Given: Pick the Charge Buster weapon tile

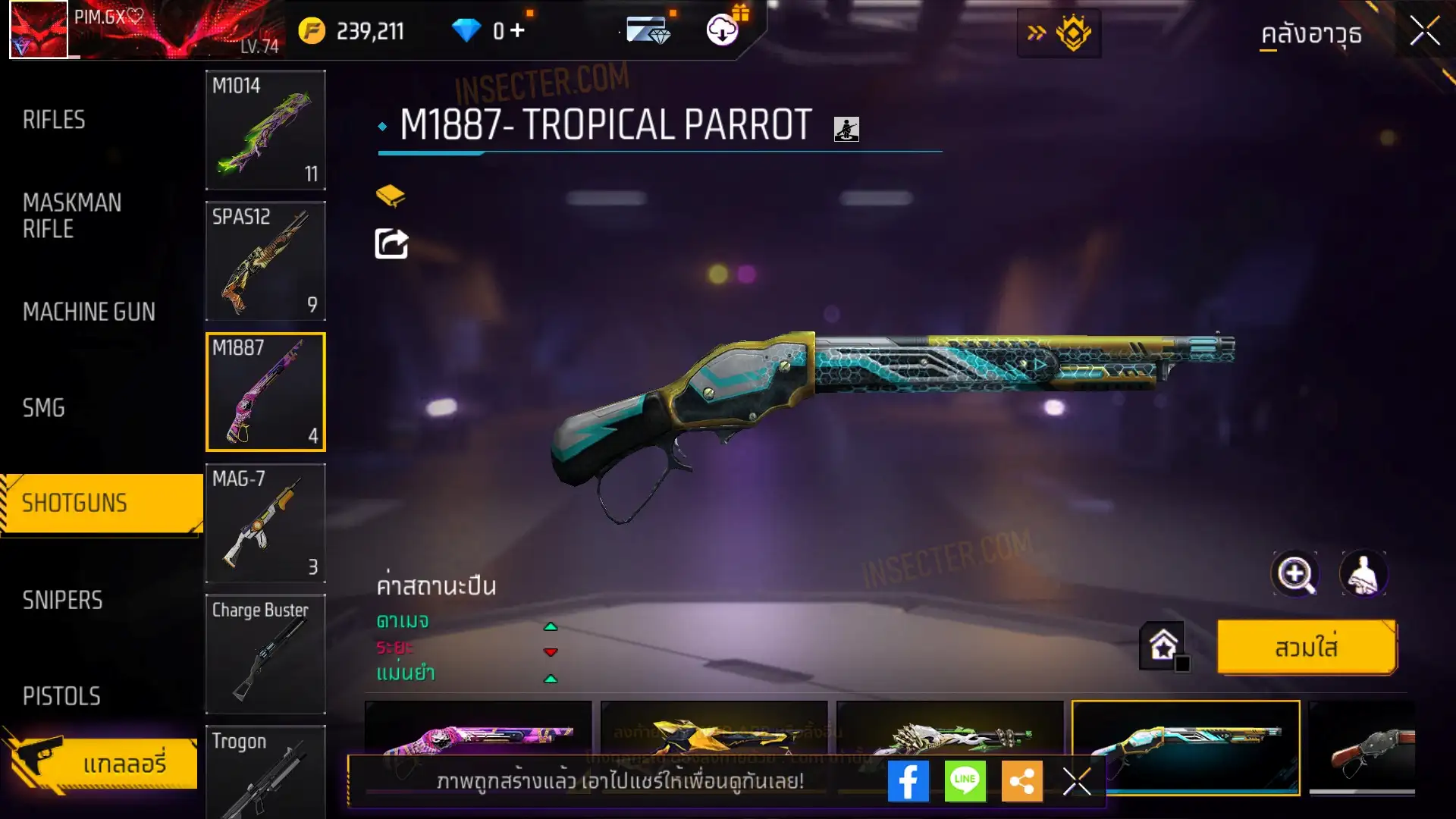Looking at the screenshot, I should tap(265, 654).
